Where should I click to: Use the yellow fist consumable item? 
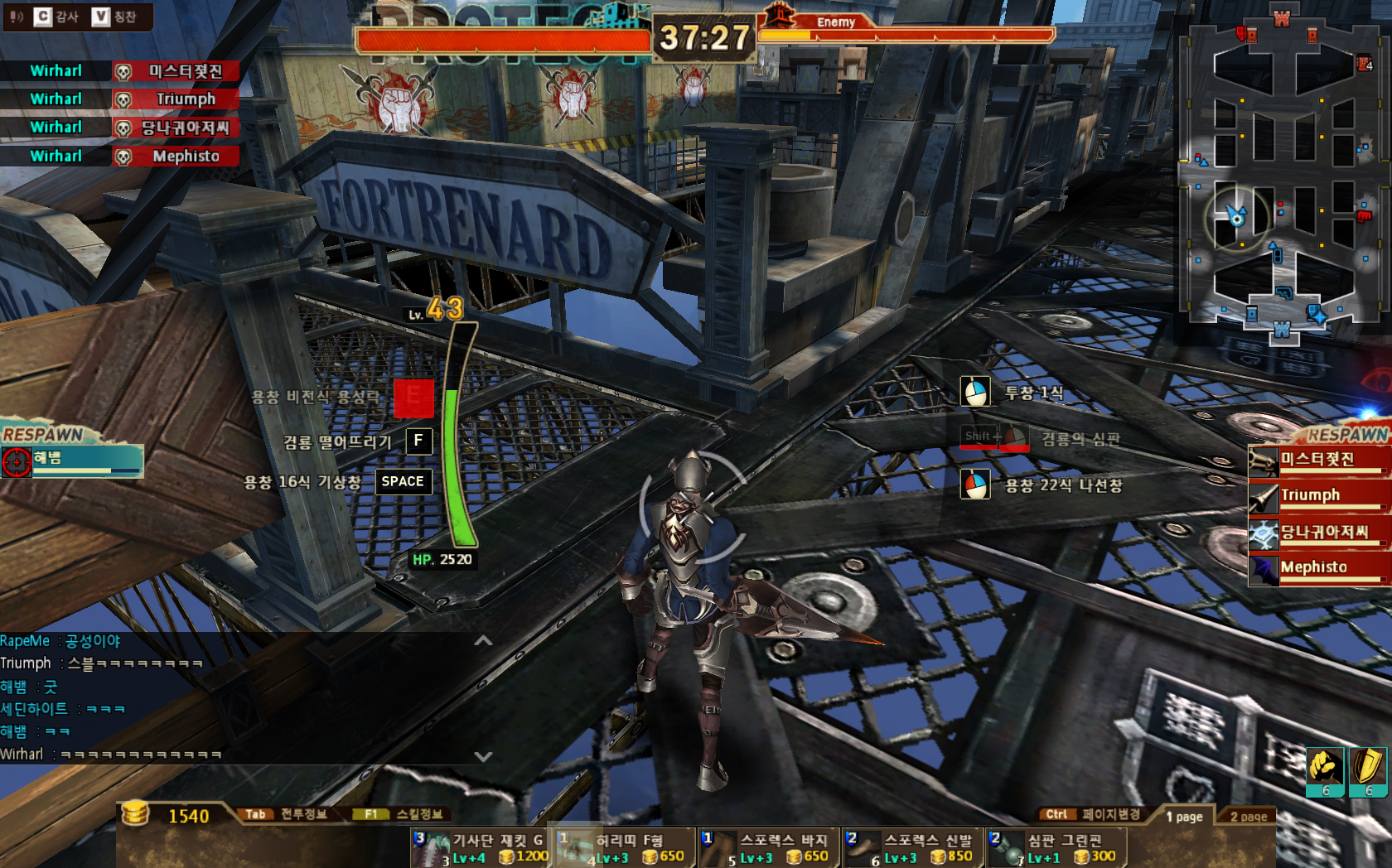click(1325, 768)
